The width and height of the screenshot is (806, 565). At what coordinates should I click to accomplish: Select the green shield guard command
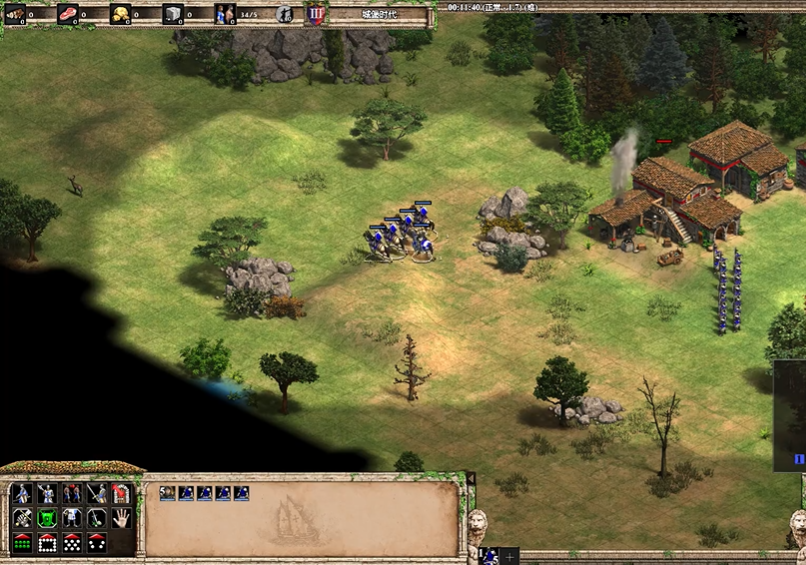click(x=47, y=518)
